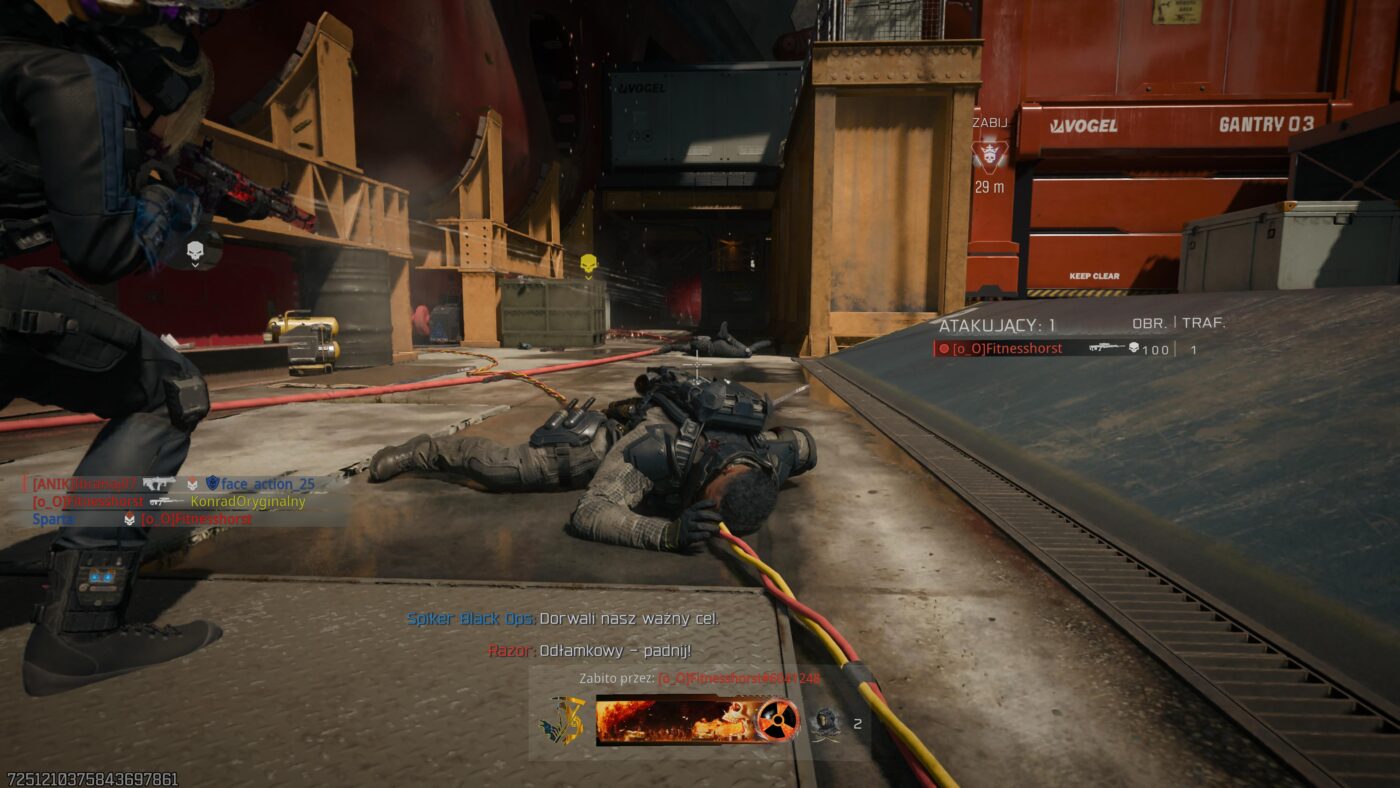Expand the OBR. column header
Image resolution: width=1400 pixels, height=788 pixels.
[1151, 323]
